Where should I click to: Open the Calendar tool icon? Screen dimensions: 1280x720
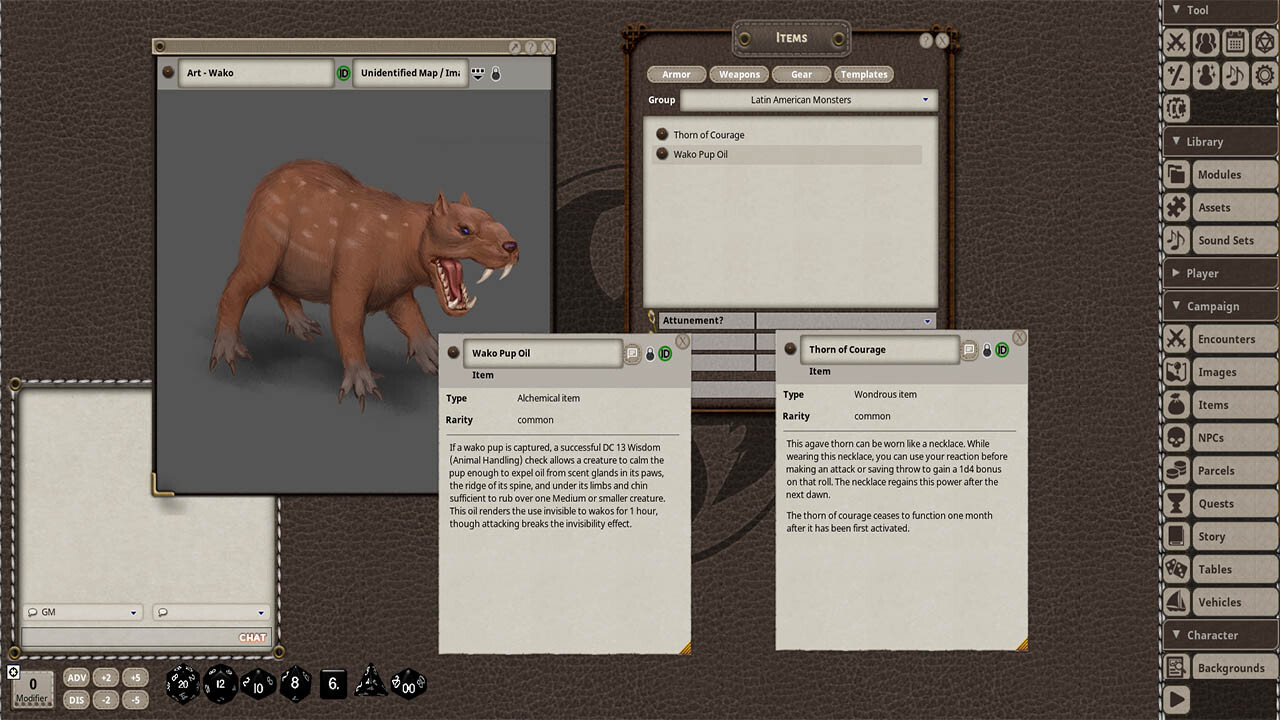pos(1236,42)
